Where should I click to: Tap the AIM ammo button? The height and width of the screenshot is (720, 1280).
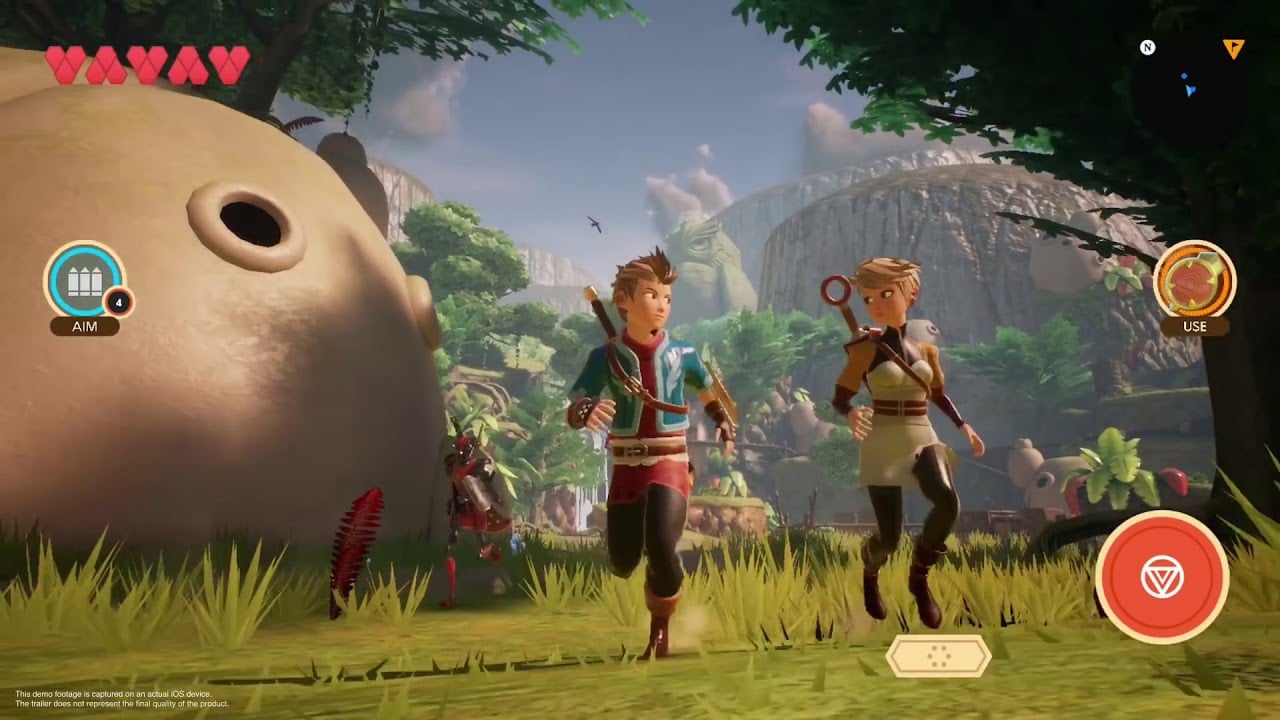coord(85,281)
